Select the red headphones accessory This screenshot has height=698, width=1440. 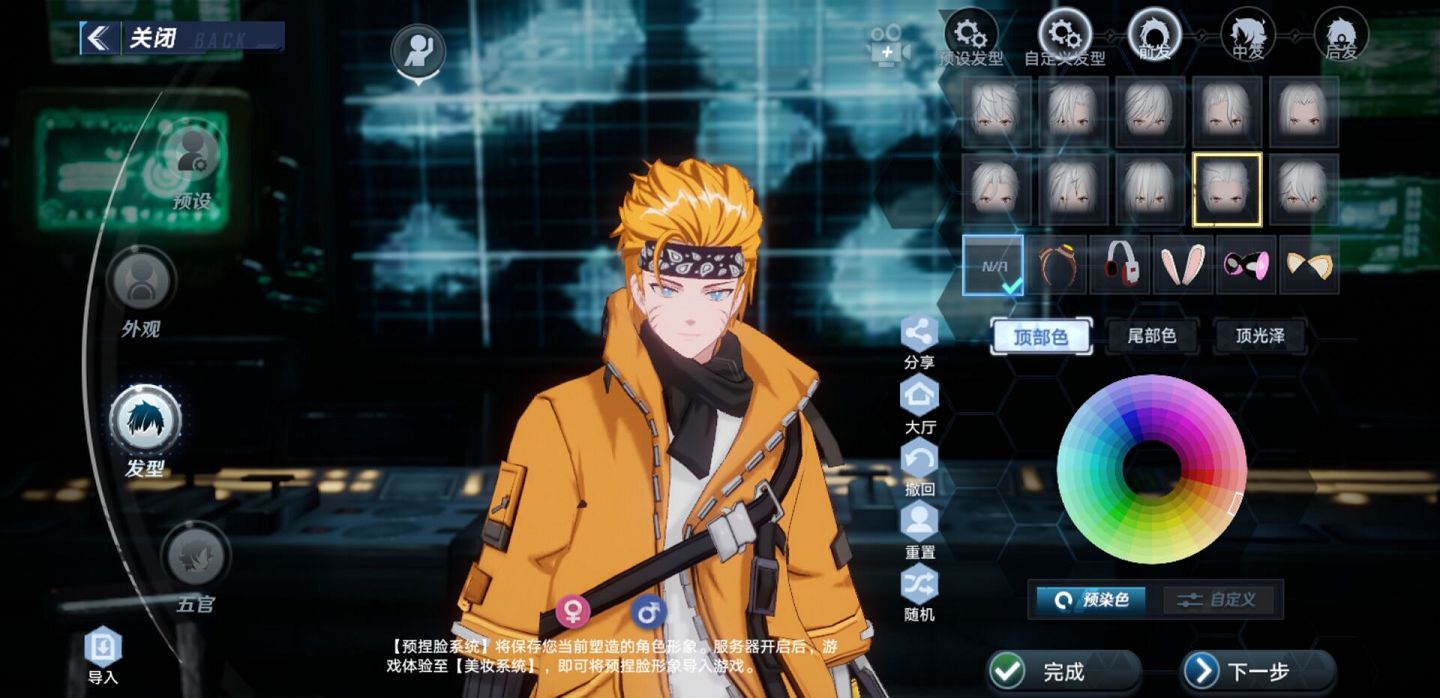[1119, 266]
